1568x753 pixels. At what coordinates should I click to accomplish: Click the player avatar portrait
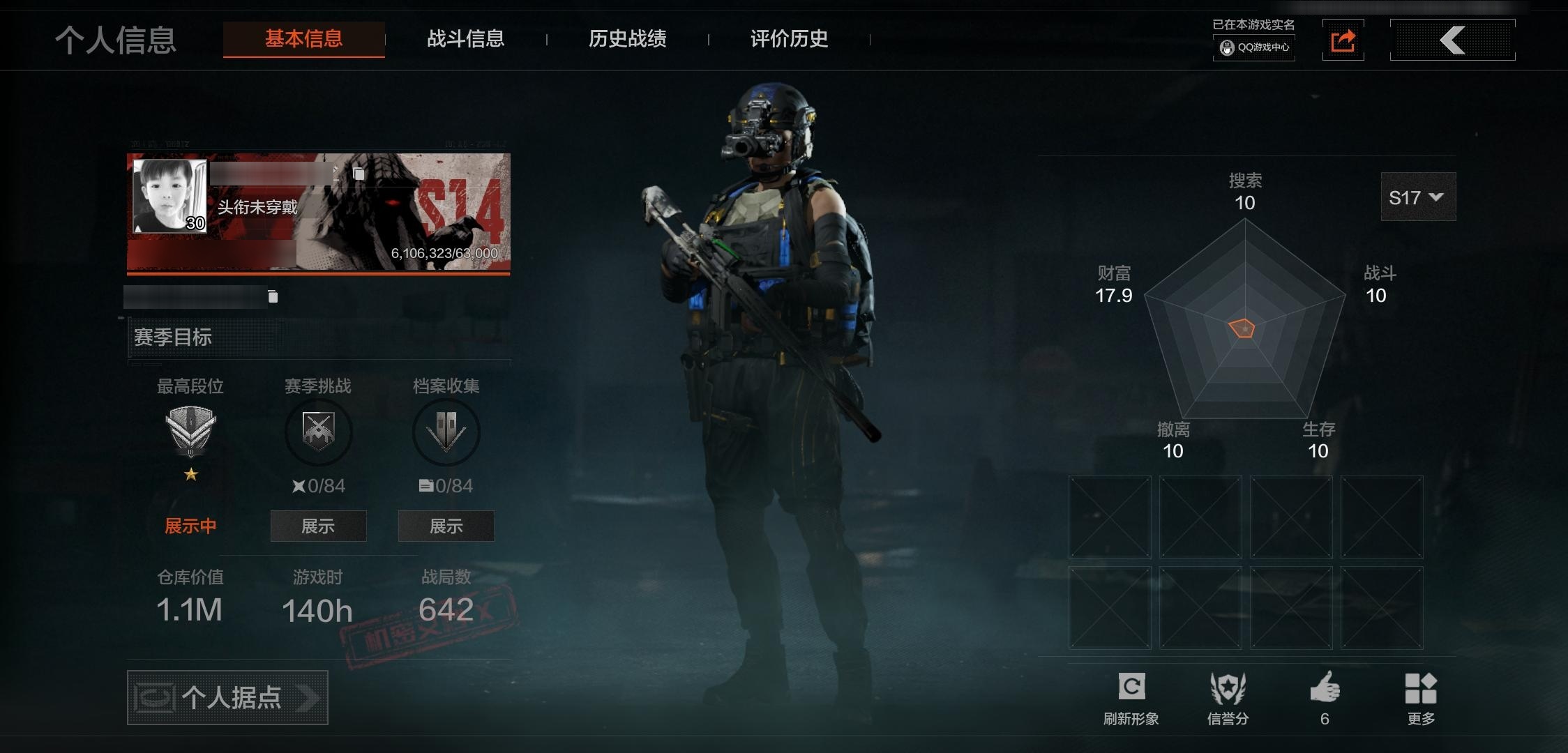coord(169,196)
